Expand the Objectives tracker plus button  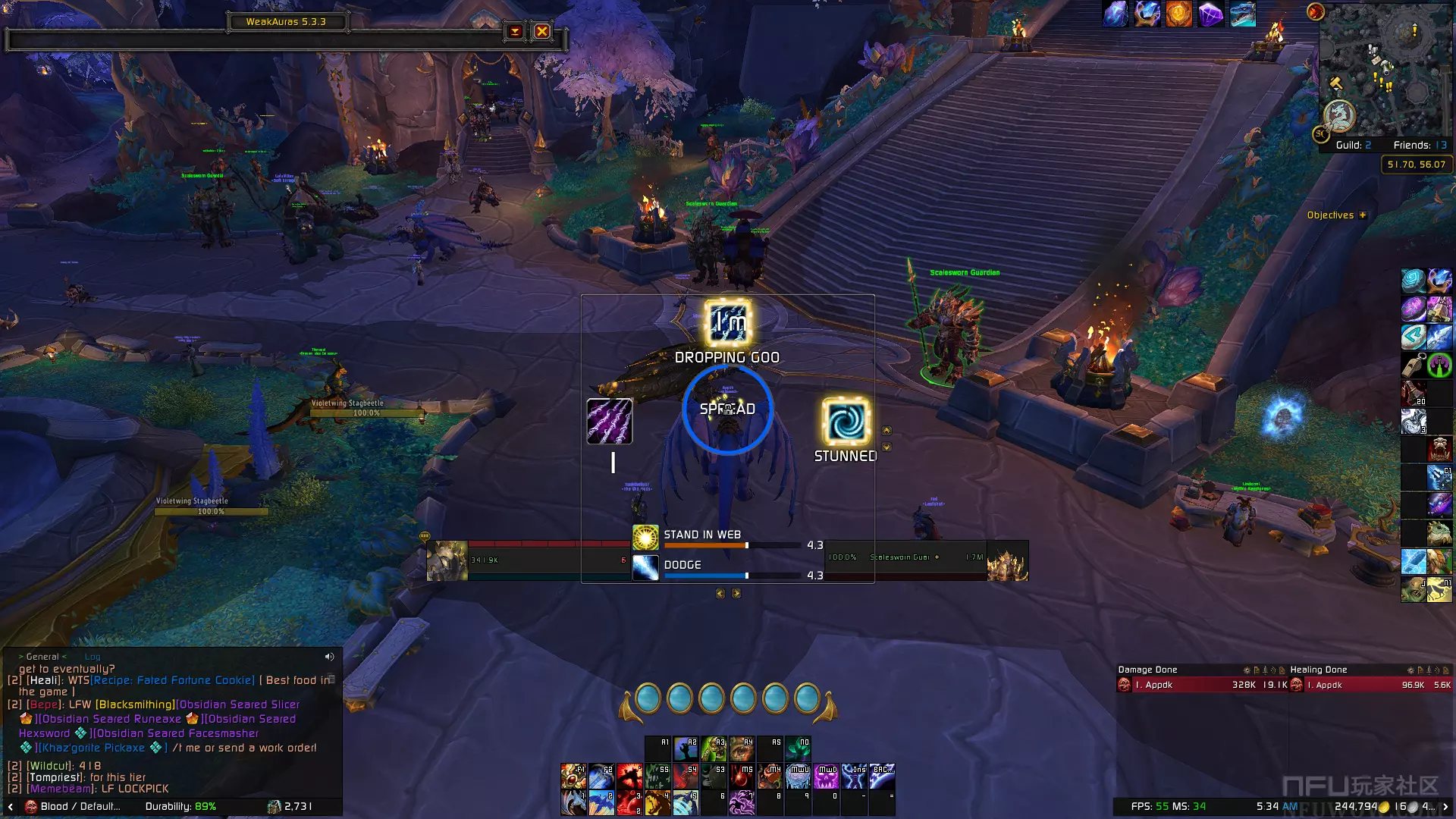pos(1363,215)
